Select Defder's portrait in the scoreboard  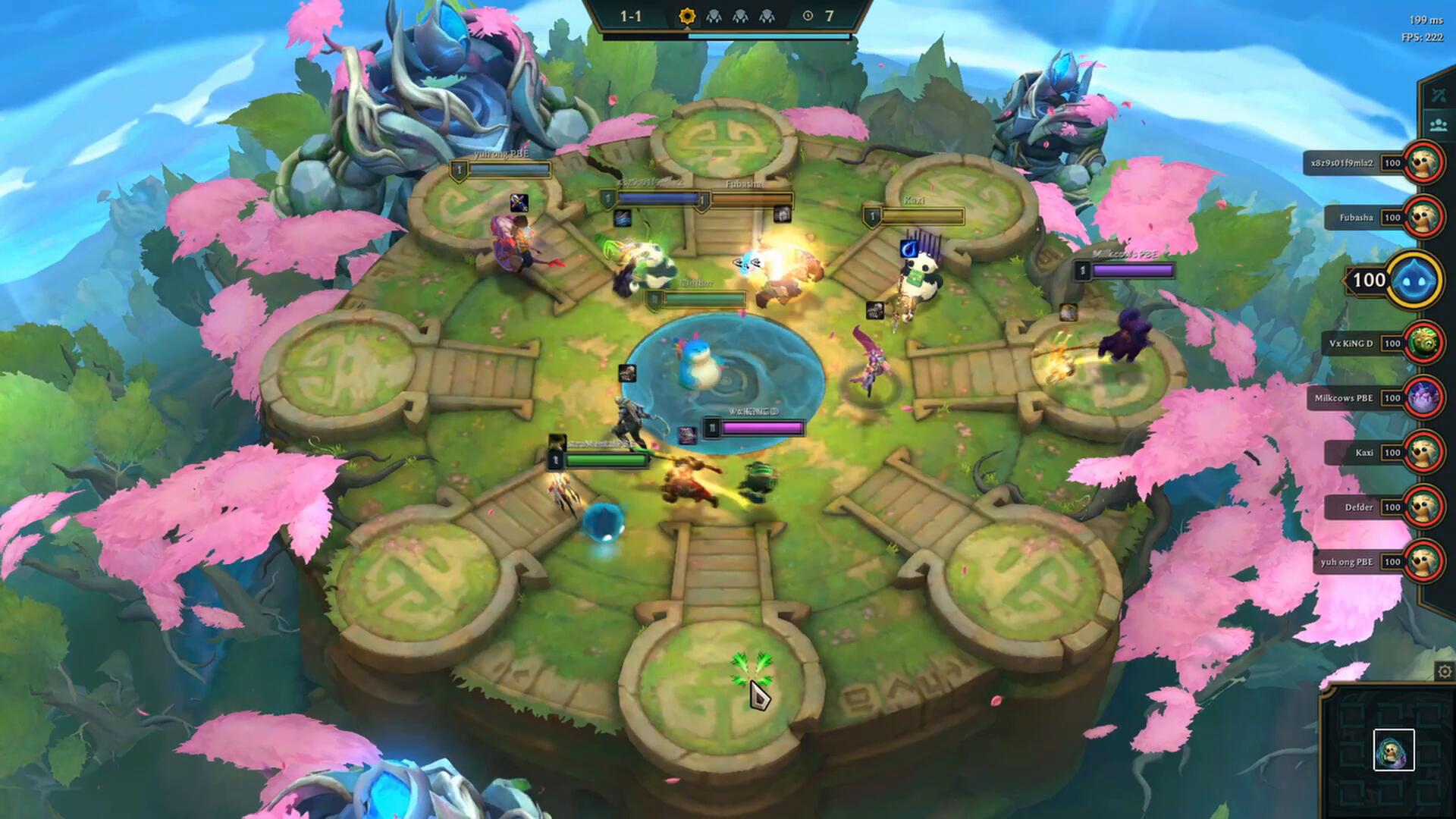click(x=1423, y=507)
